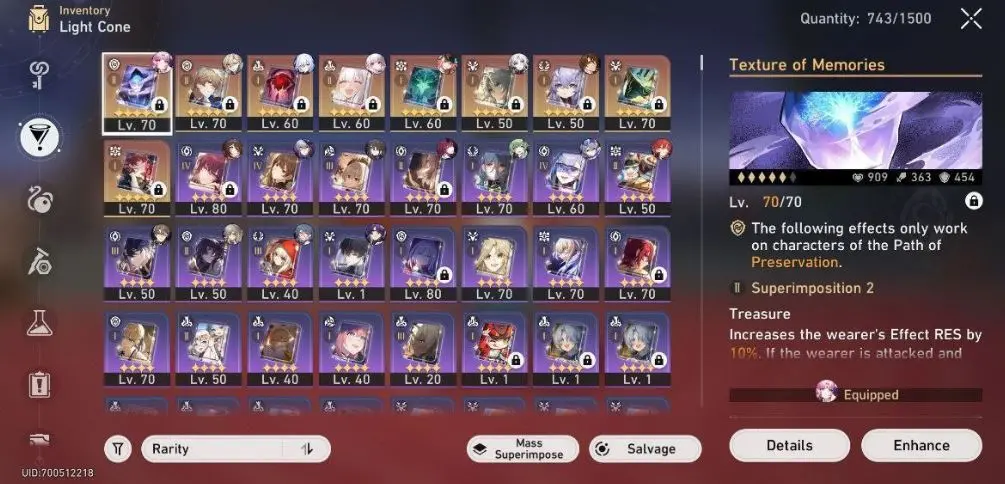1005x484 pixels.
Task: Open the funnel filter options
Action: pos(118,449)
